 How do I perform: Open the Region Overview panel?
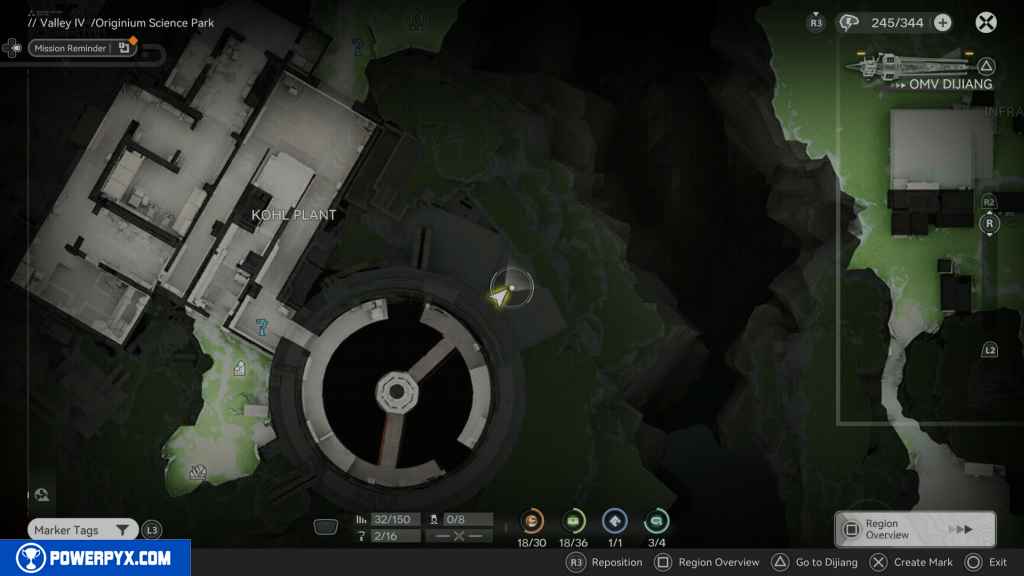point(914,529)
